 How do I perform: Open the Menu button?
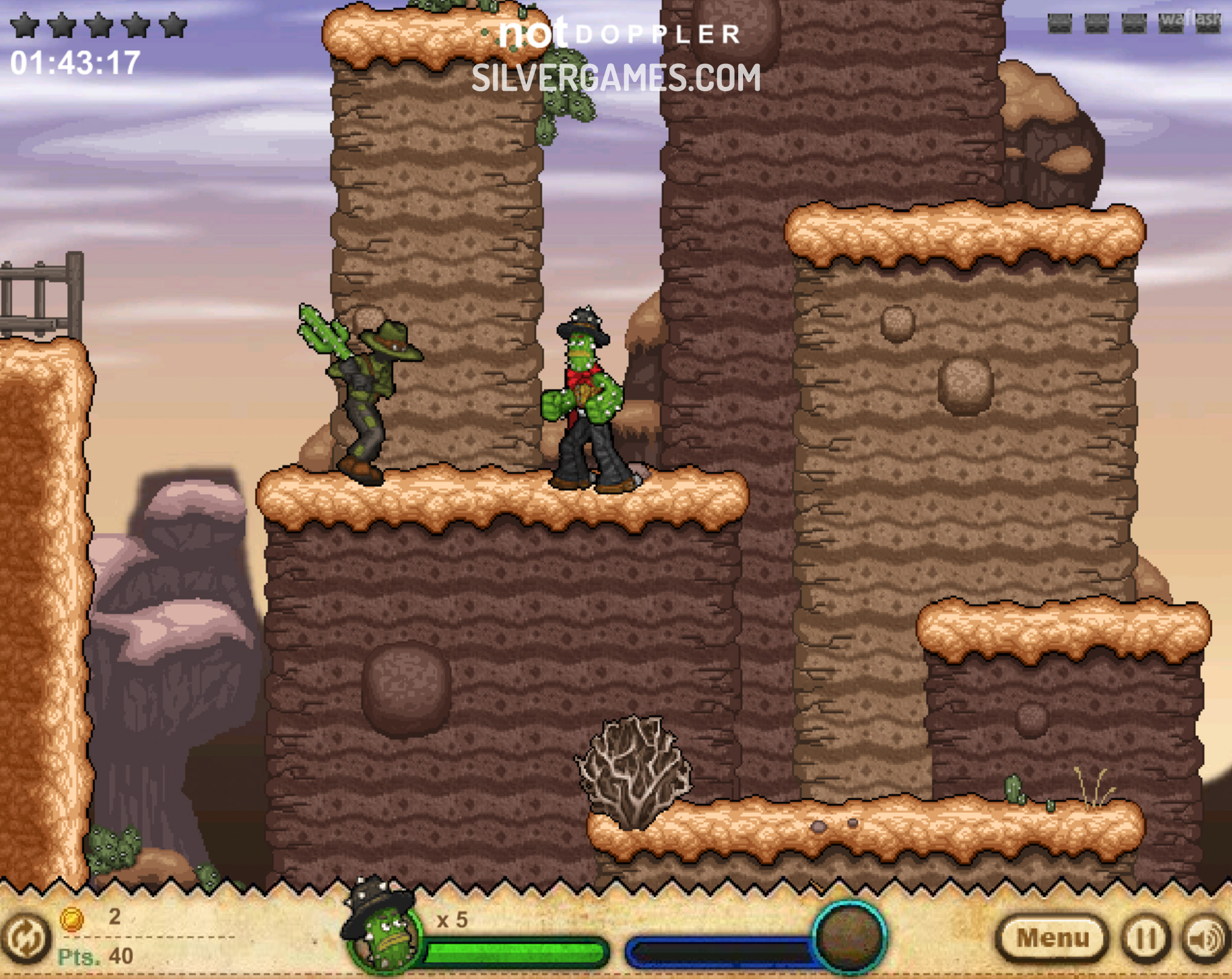click(x=1053, y=938)
